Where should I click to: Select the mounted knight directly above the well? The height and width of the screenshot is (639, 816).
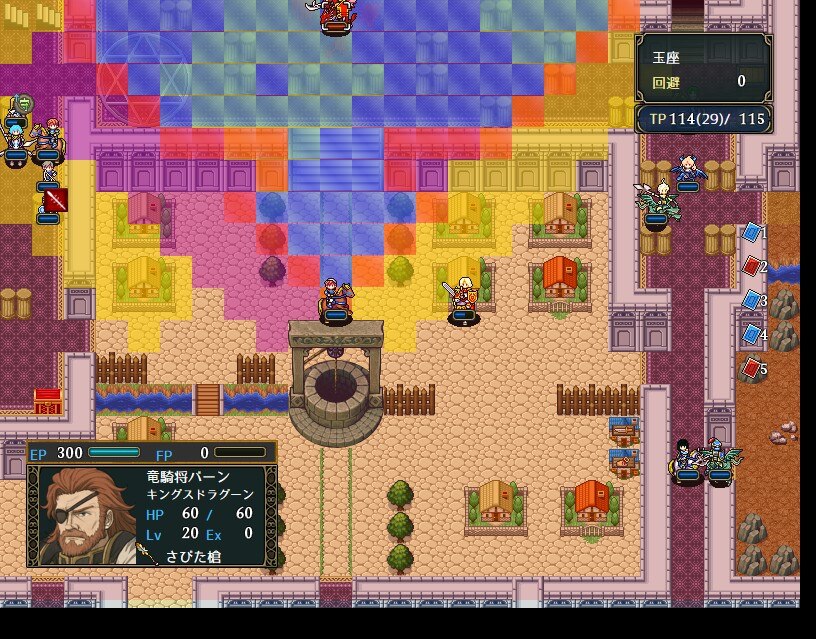click(335, 297)
